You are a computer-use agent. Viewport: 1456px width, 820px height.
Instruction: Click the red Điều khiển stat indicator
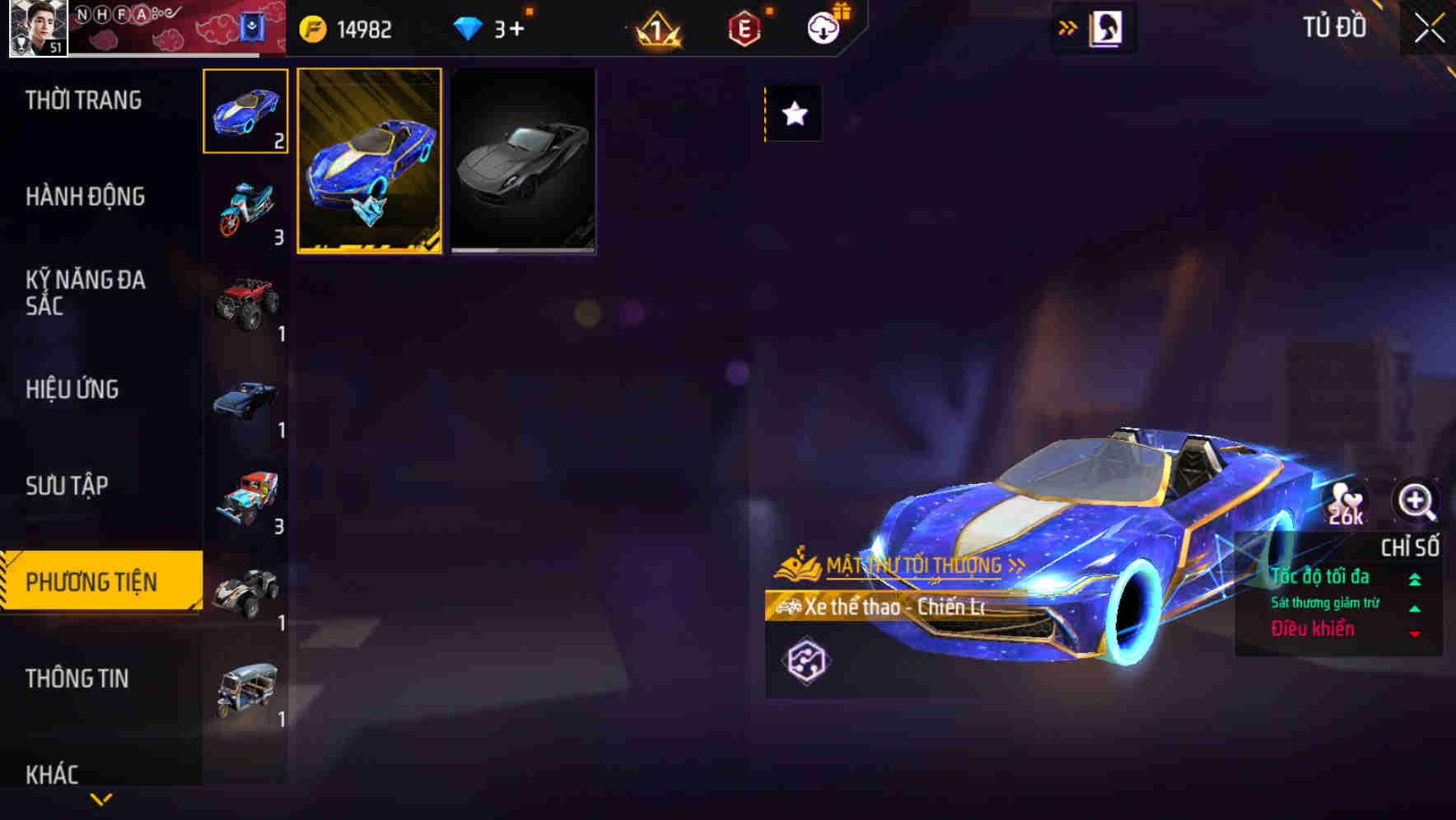[1314, 629]
